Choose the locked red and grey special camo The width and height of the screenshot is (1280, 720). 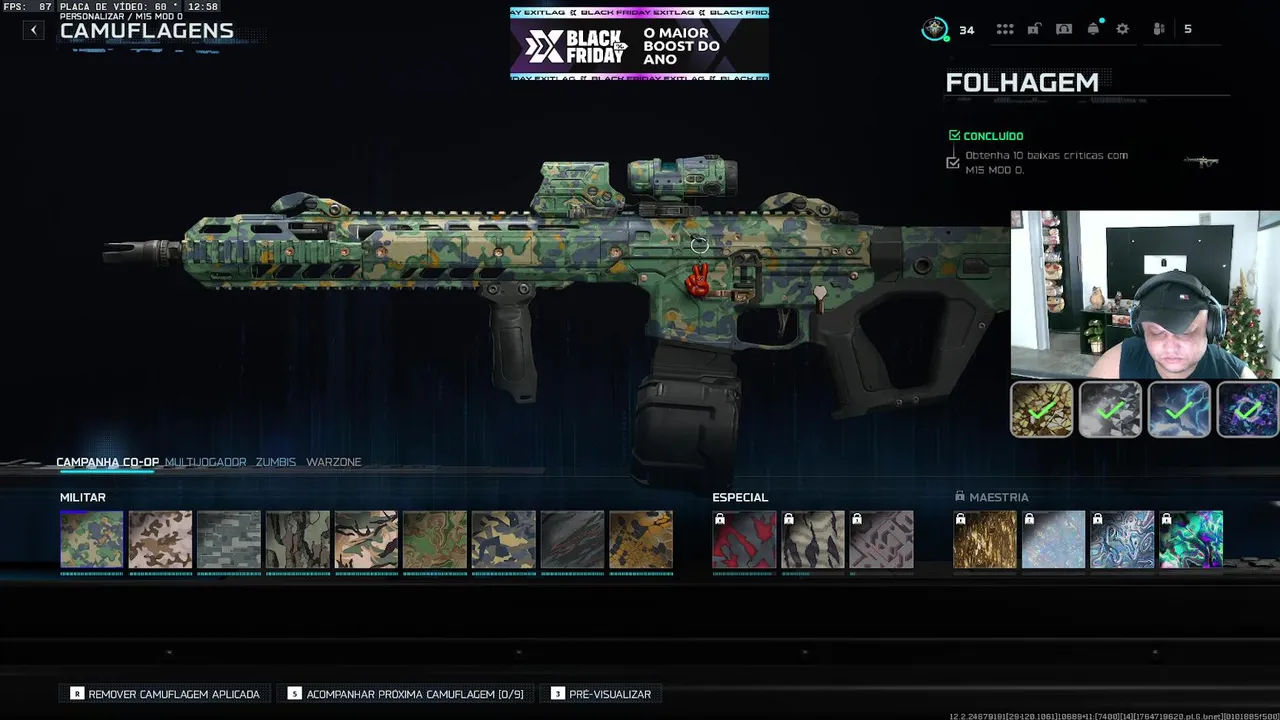tap(744, 540)
